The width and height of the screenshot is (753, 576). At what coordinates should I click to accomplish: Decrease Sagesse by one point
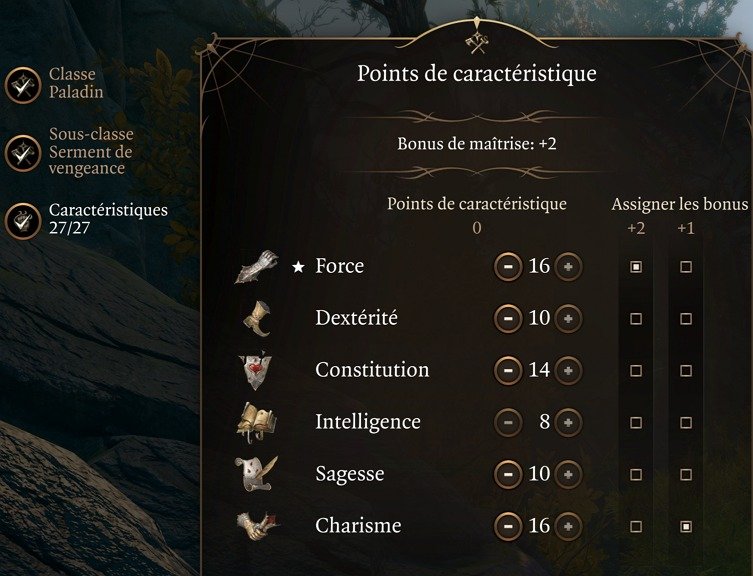pos(508,474)
